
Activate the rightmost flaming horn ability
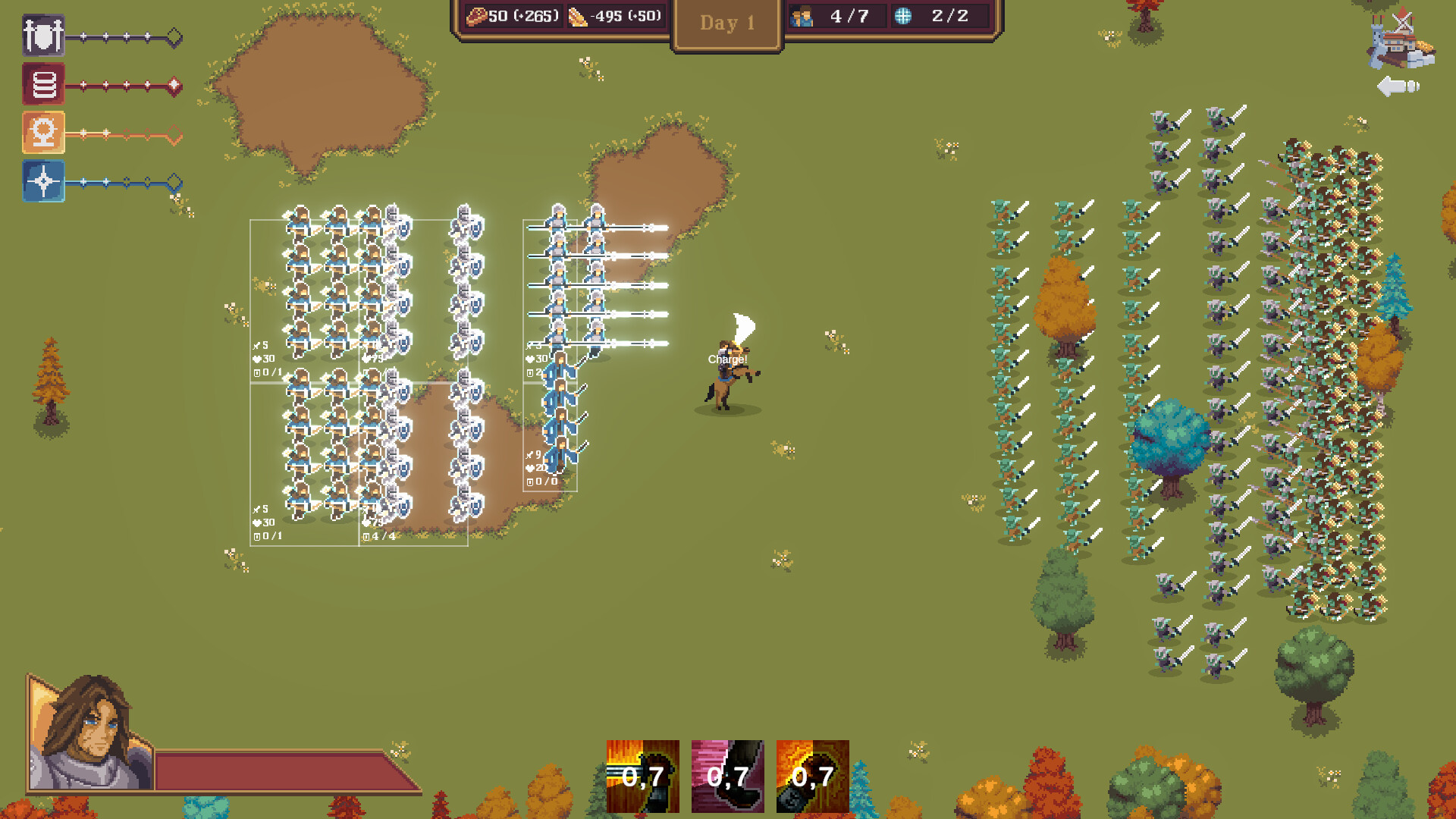[x=813, y=777]
